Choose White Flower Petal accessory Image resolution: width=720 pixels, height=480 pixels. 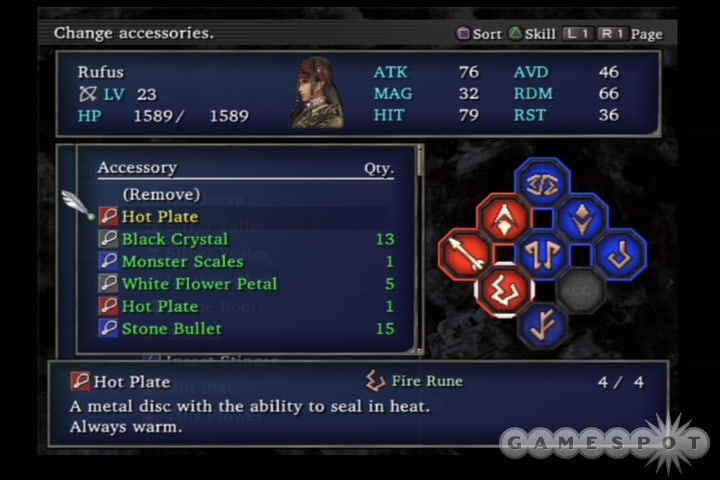[199, 284]
